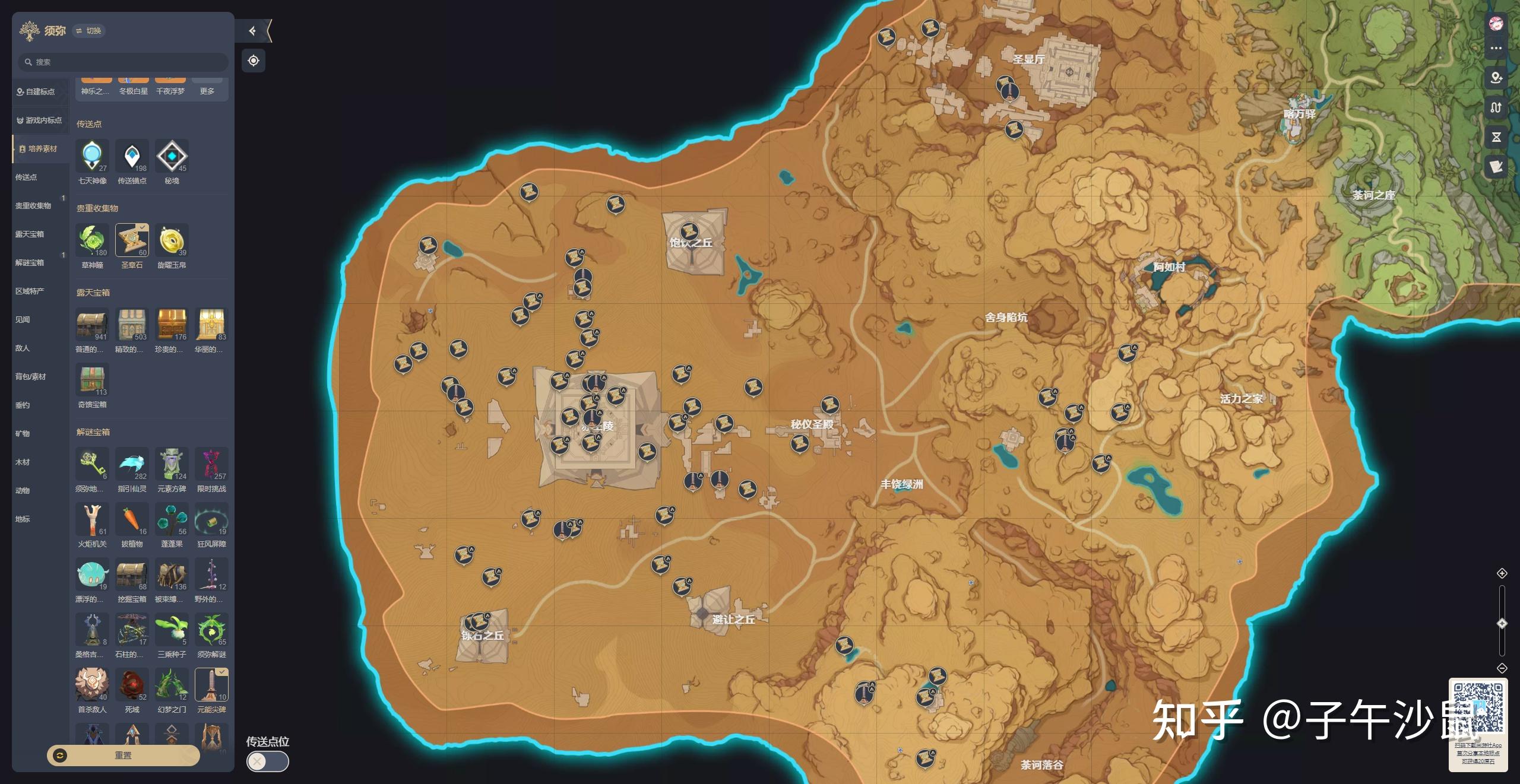Recenter map with the locate button
This screenshot has height=784, width=1520.
pyautogui.click(x=254, y=61)
